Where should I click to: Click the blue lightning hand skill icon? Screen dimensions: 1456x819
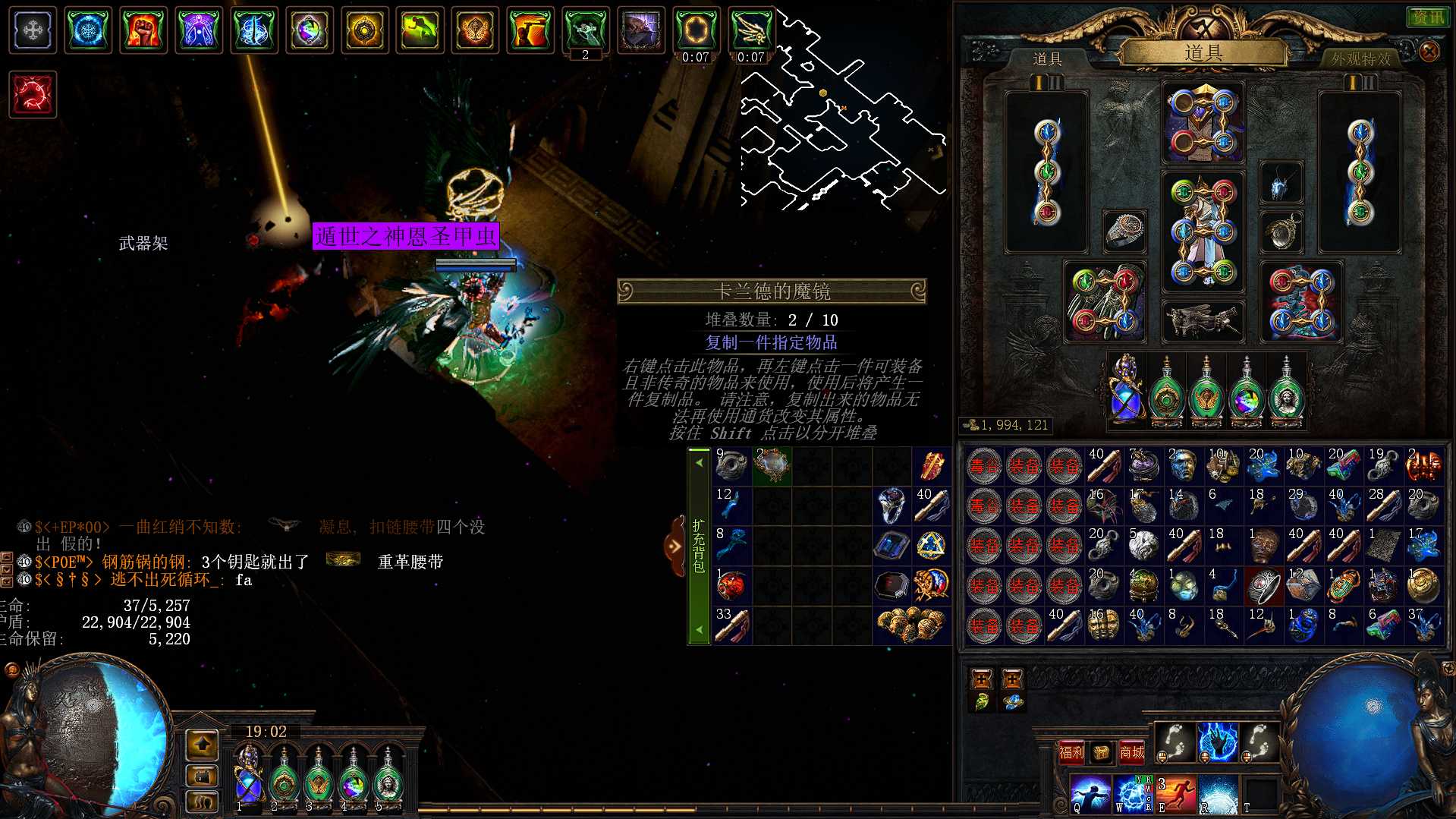pos(1217,742)
